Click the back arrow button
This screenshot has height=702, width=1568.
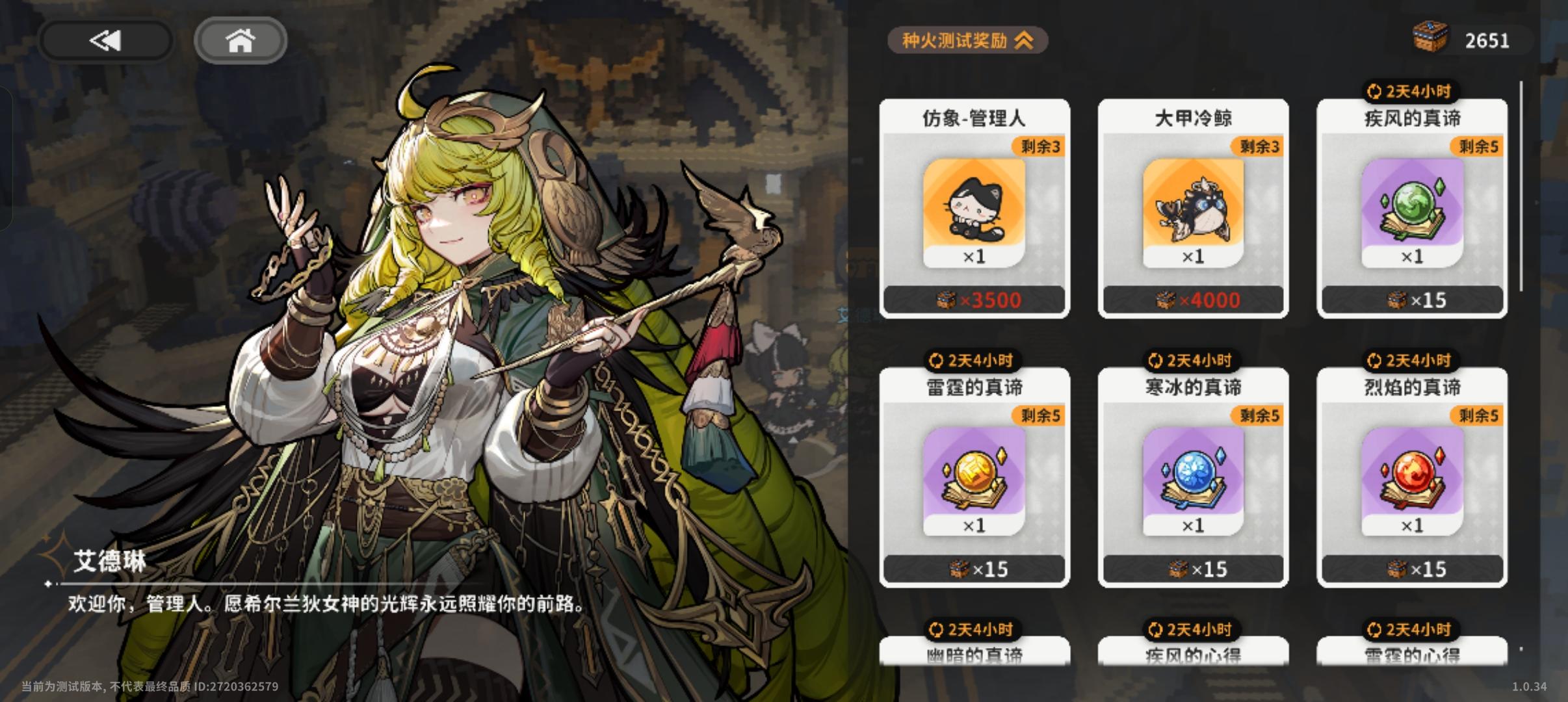point(106,40)
